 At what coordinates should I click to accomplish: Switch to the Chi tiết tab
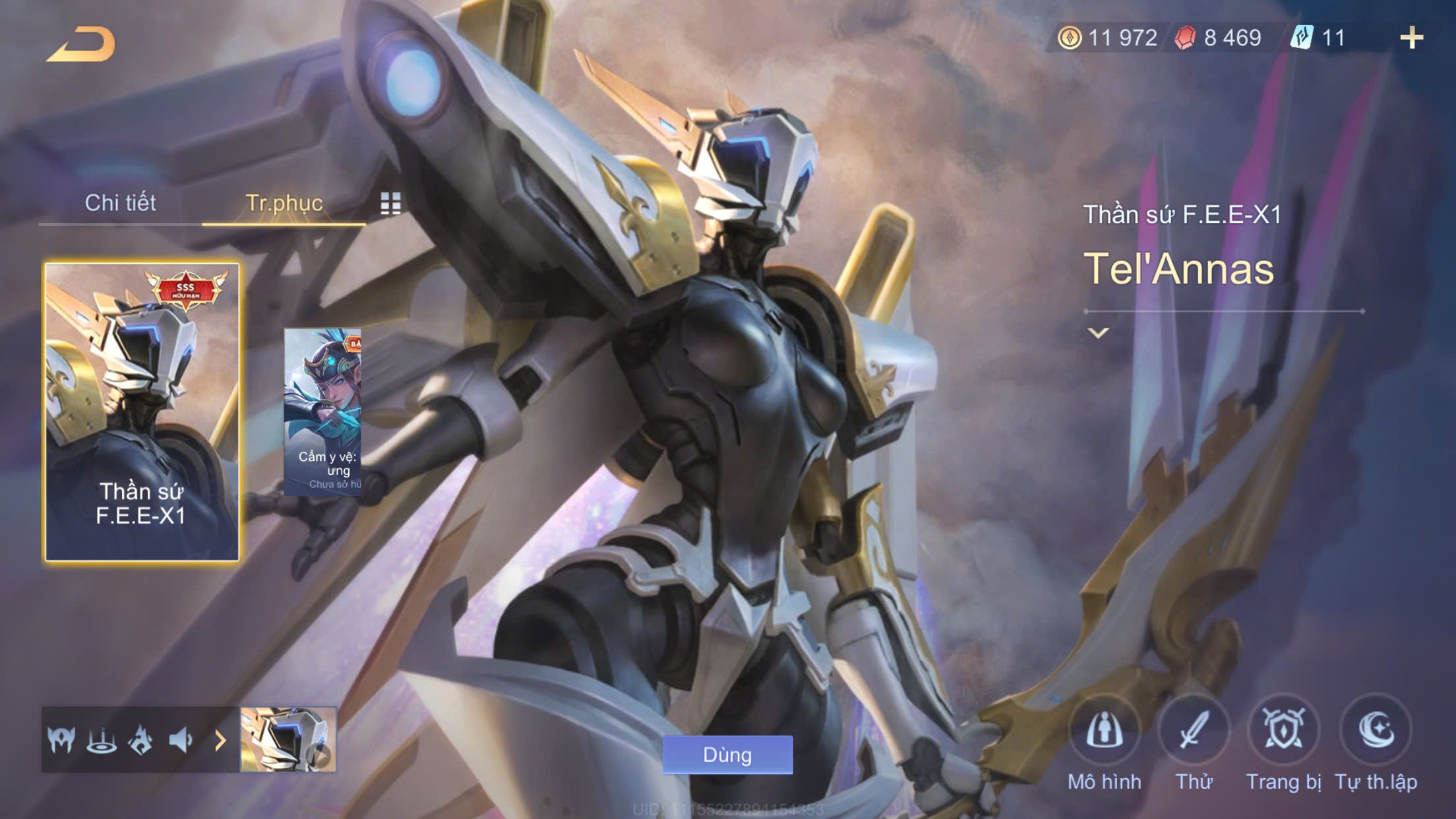point(120,203)
